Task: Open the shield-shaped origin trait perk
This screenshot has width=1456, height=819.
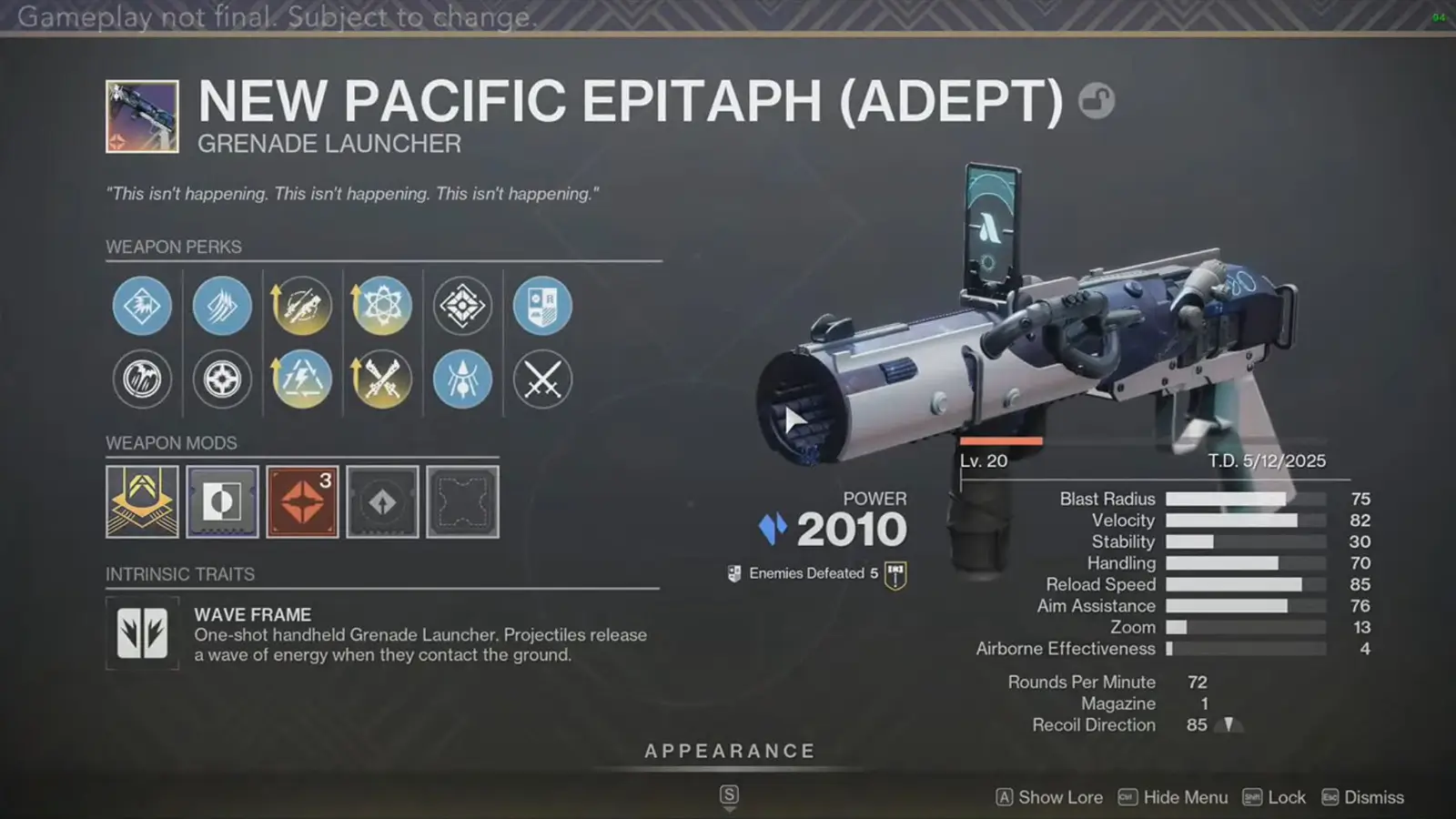Action: point(541,306)
